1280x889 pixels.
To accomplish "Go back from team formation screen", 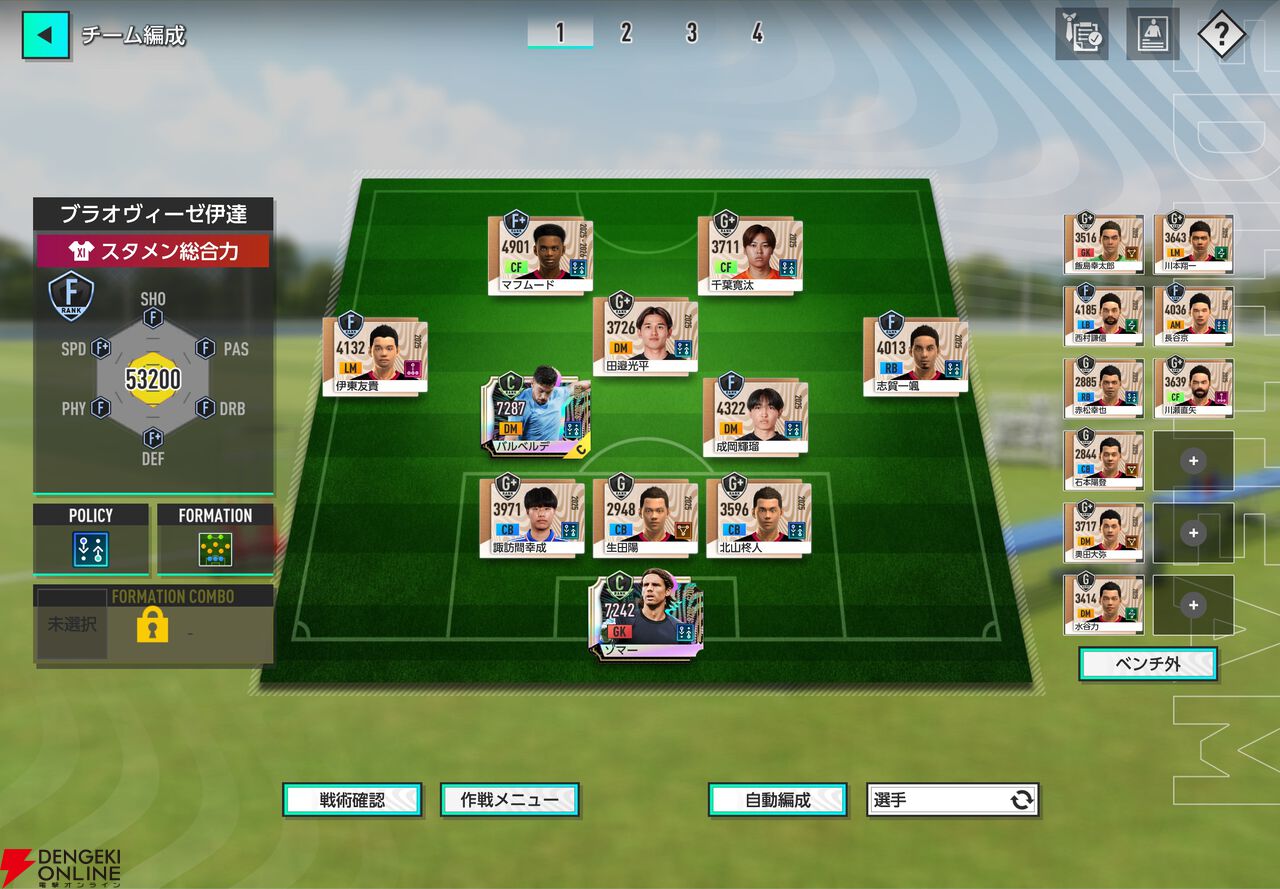I will click(x=45, y=35).
